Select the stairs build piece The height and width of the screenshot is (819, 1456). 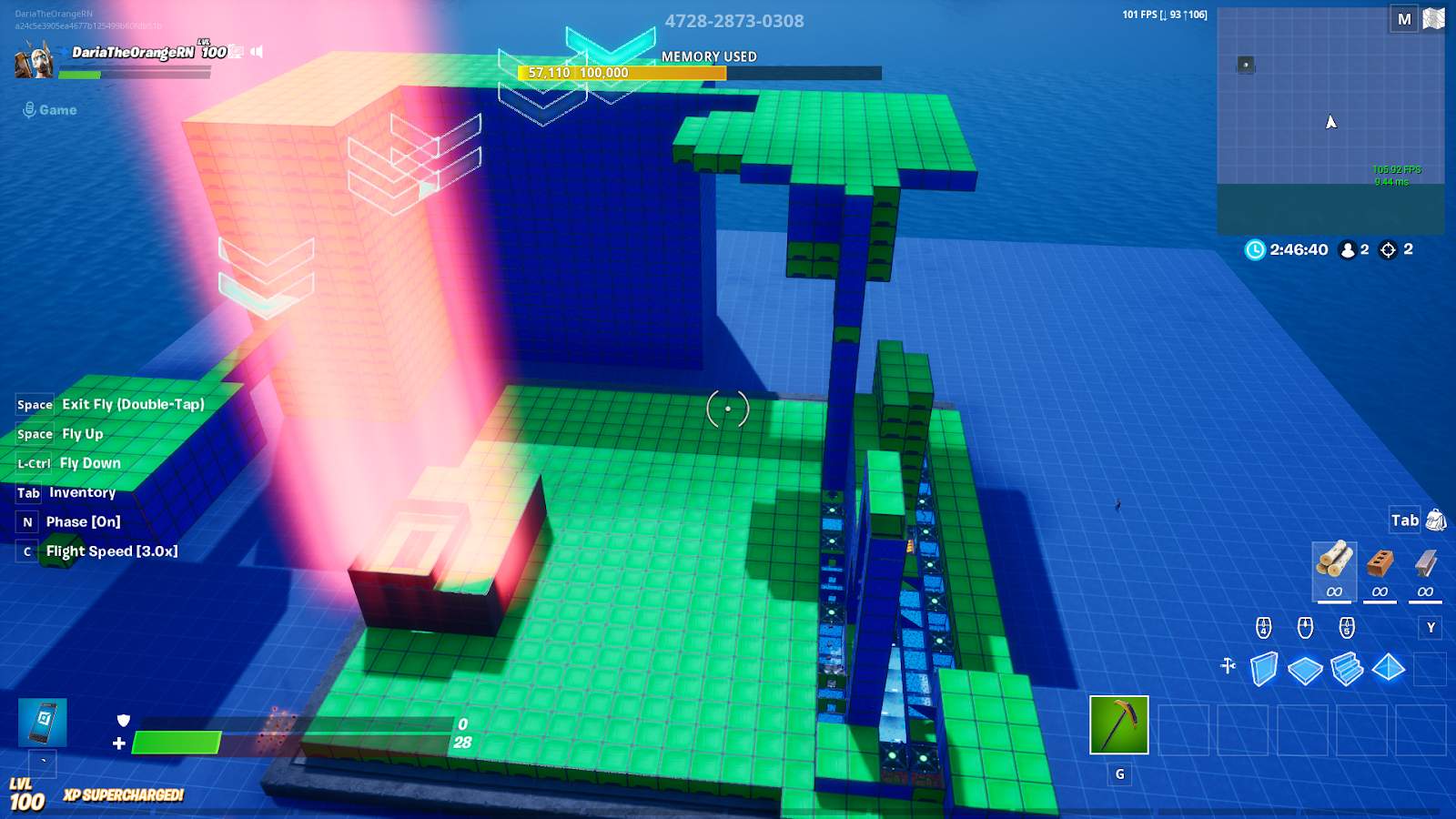point(1345,668)
